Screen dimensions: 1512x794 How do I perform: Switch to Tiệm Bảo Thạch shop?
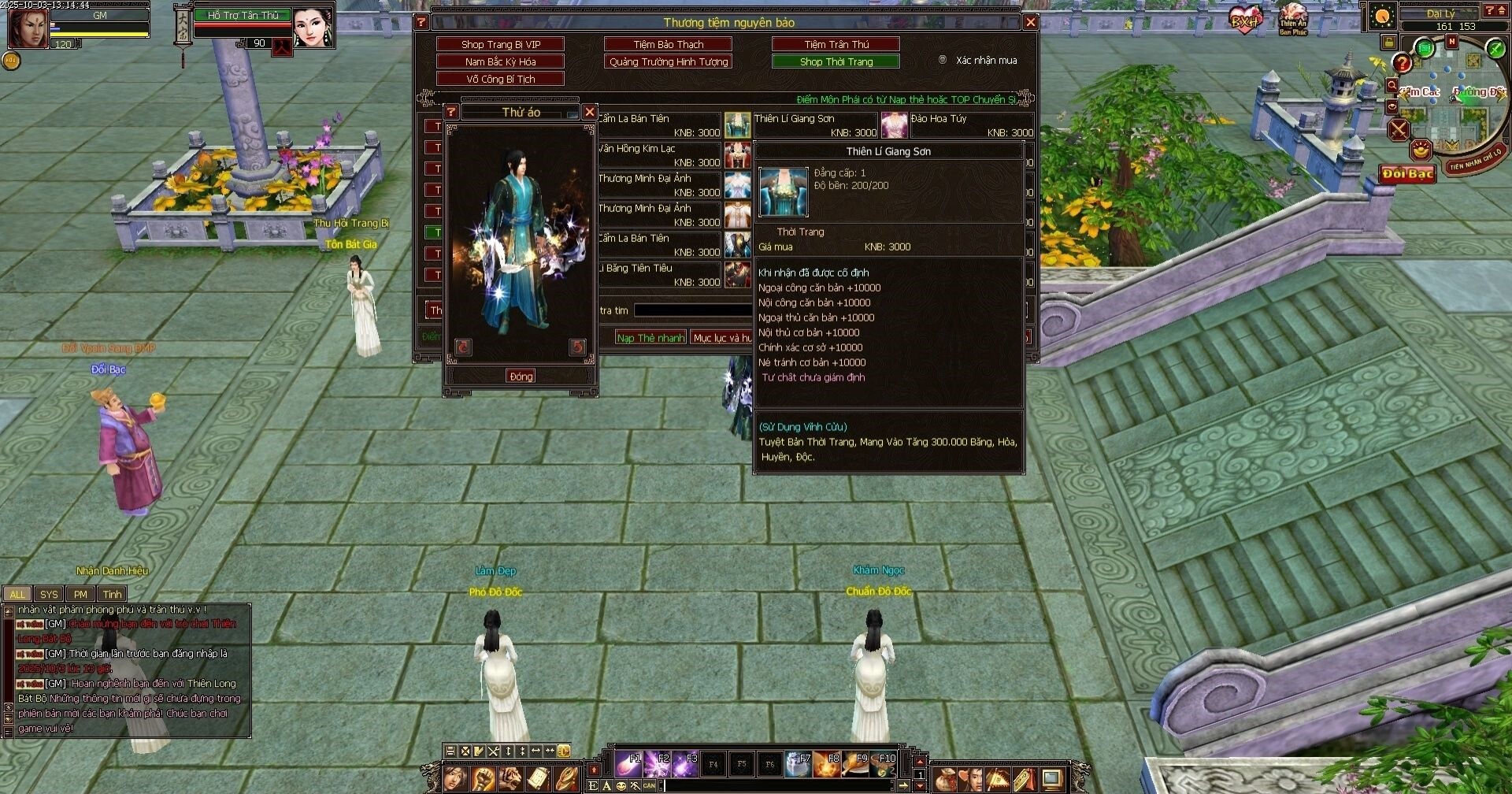(669, 44)
